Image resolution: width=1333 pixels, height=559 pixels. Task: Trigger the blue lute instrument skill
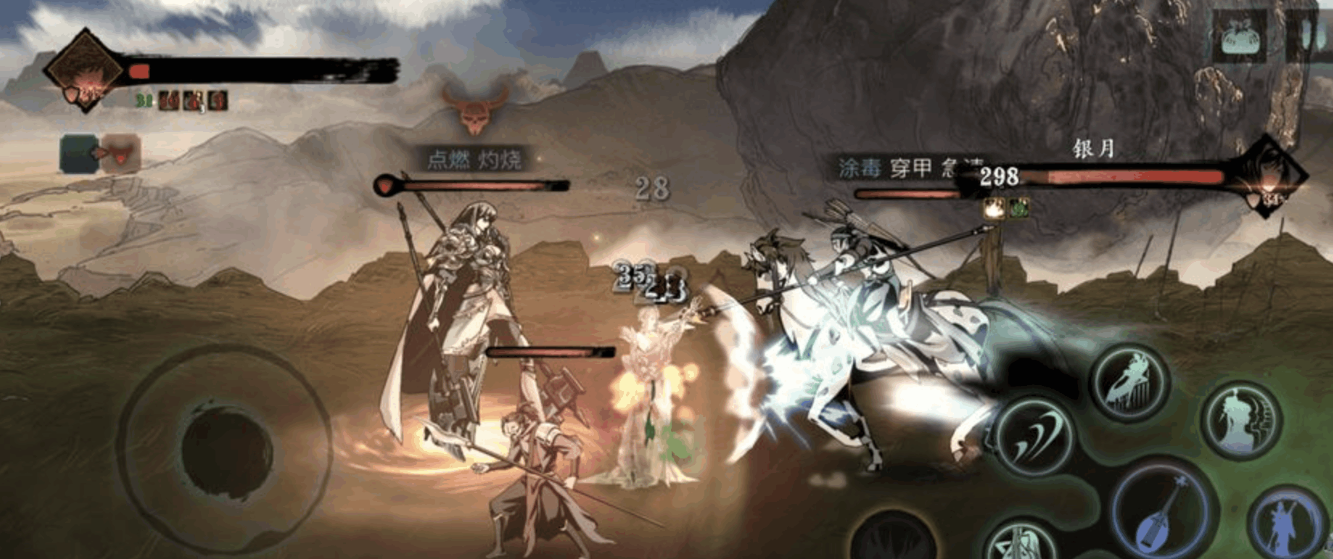(1162, 510)
